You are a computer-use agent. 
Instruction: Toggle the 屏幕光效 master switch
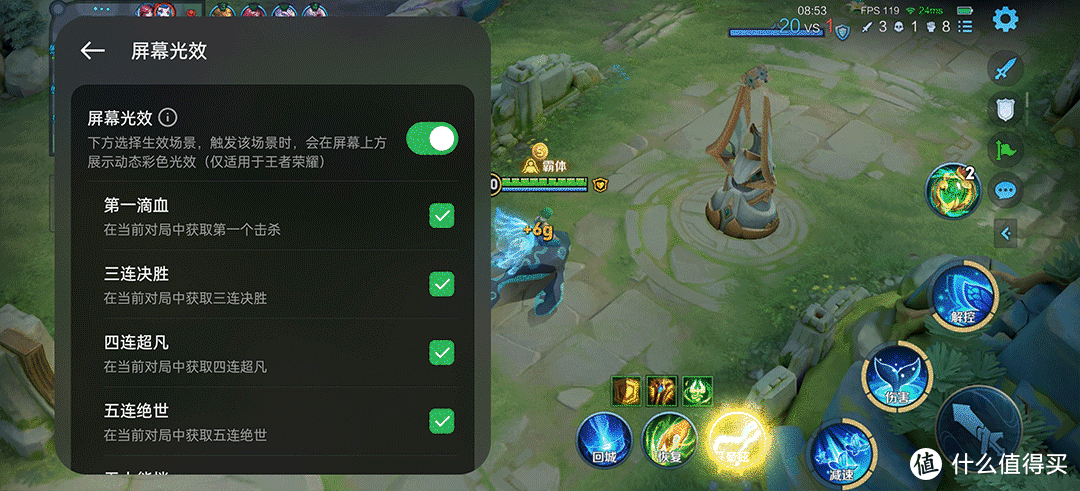pos(432,139)
